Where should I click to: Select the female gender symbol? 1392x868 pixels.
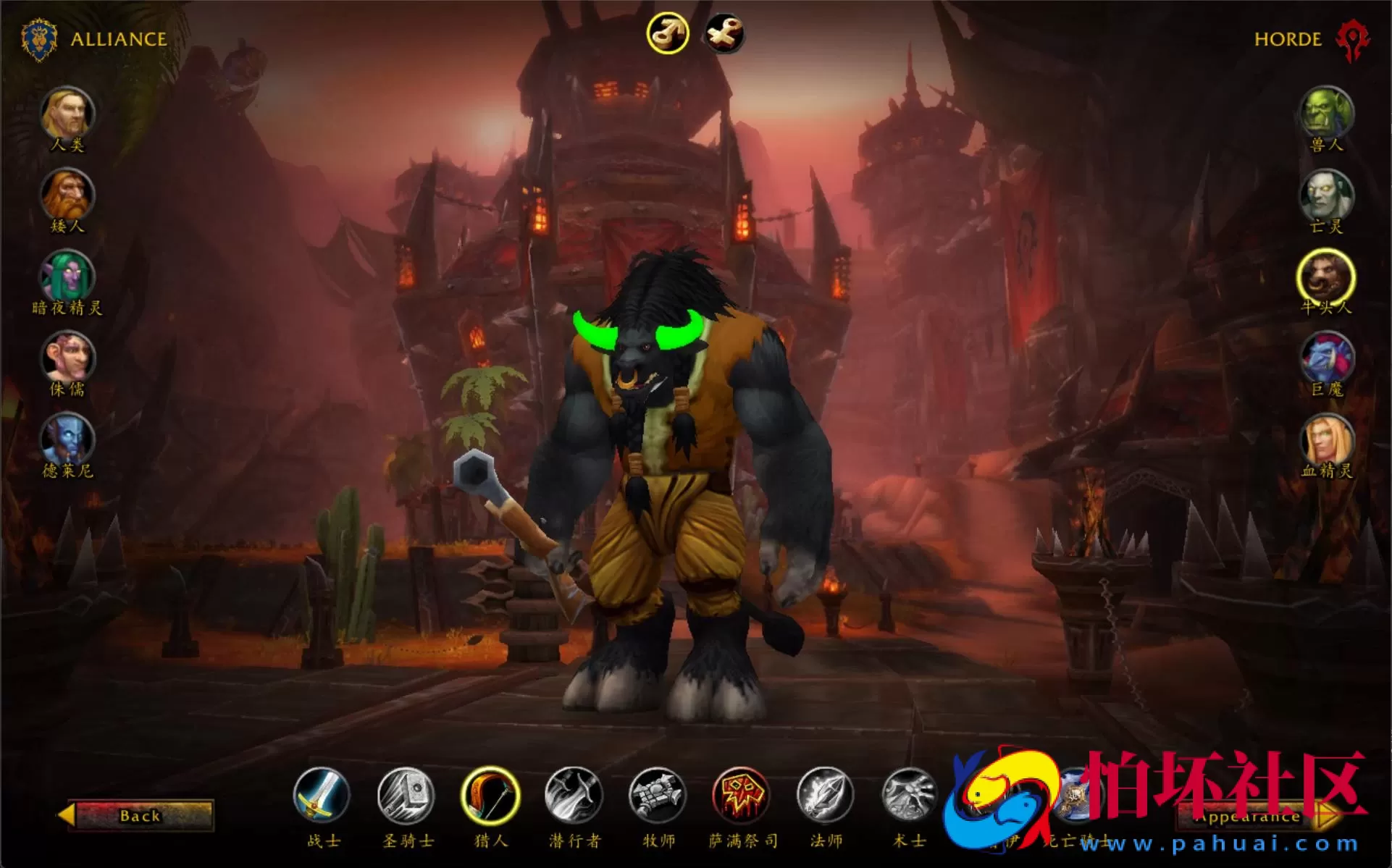point(722,32)
